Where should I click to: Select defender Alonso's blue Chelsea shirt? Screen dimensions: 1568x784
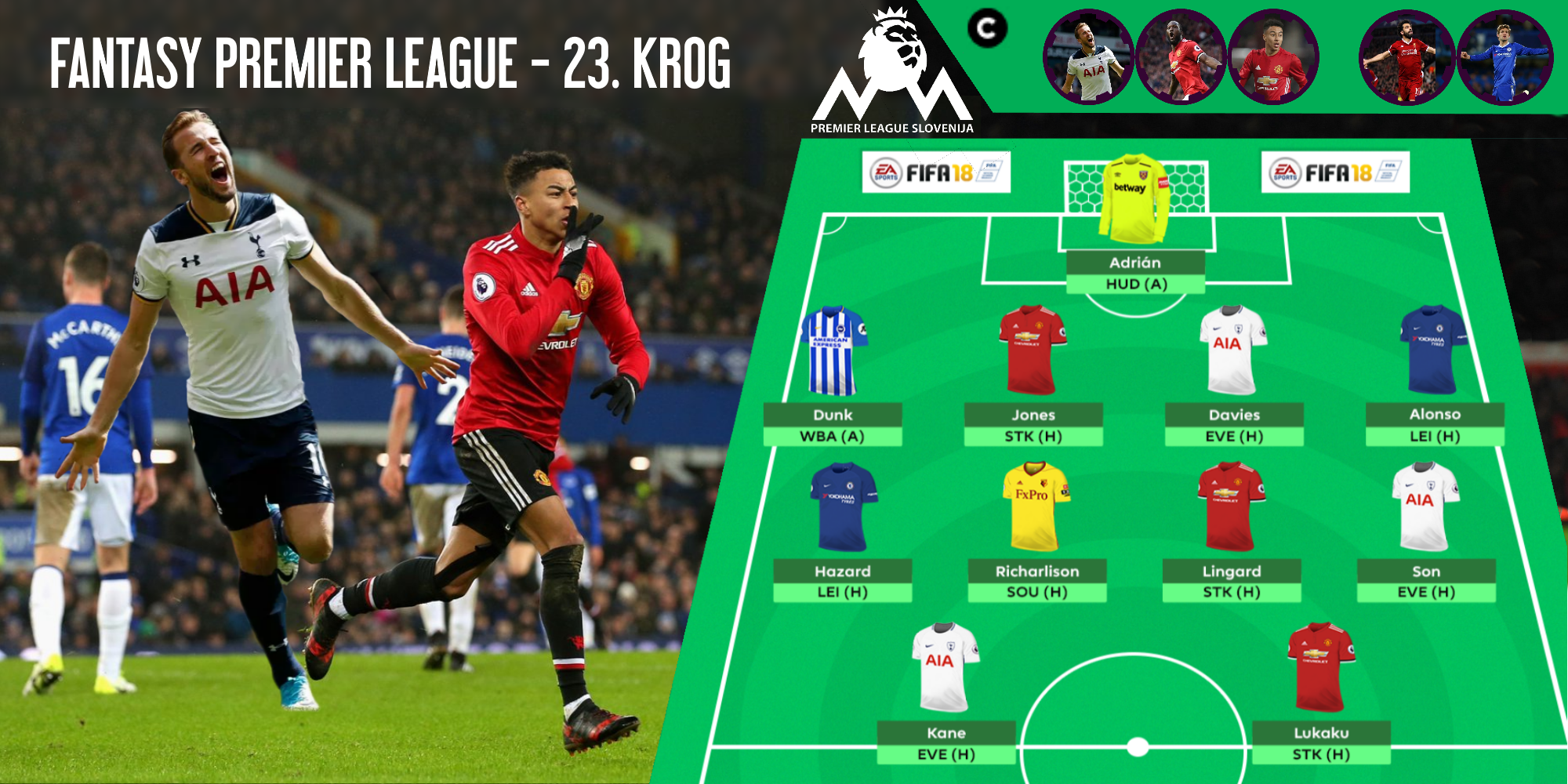click(x=1433, y=350)
